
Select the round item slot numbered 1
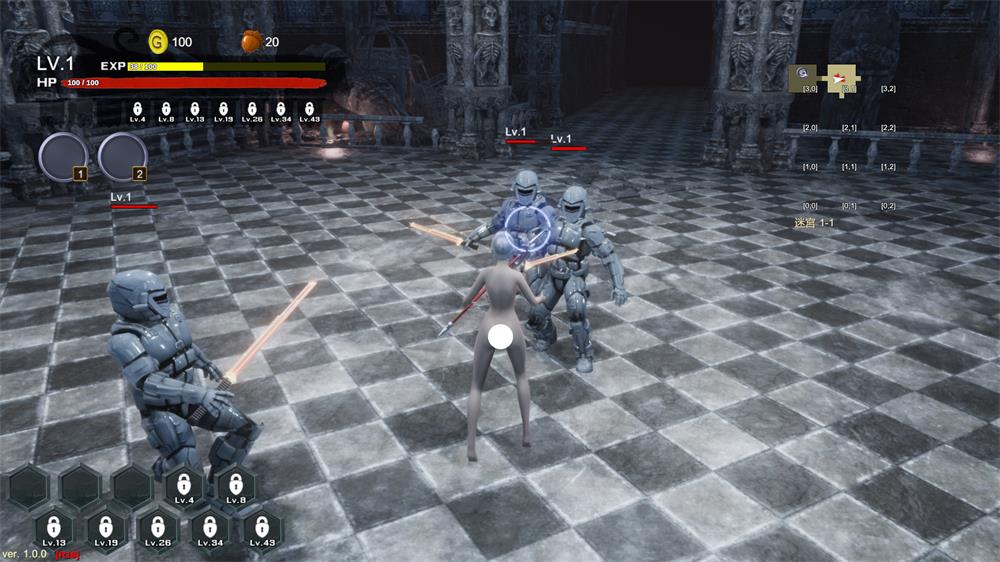[x=62, y=157]
